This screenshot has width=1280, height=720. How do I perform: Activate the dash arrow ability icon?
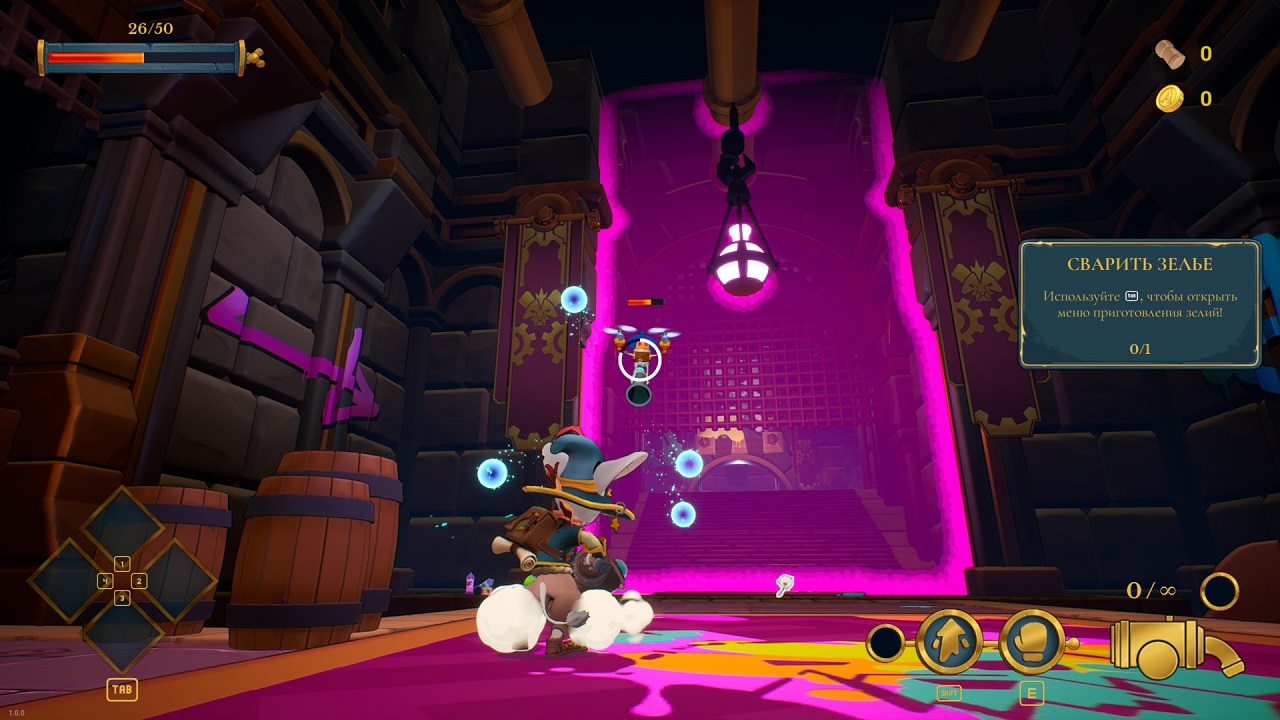pos(949,642)
